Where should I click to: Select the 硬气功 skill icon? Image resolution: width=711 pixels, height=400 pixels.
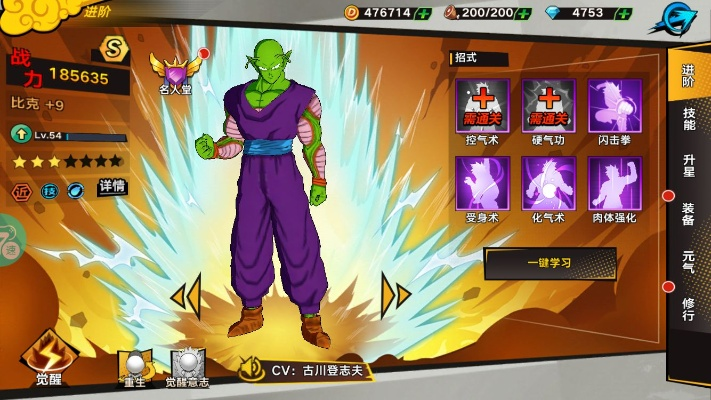[x=548, y=106]
